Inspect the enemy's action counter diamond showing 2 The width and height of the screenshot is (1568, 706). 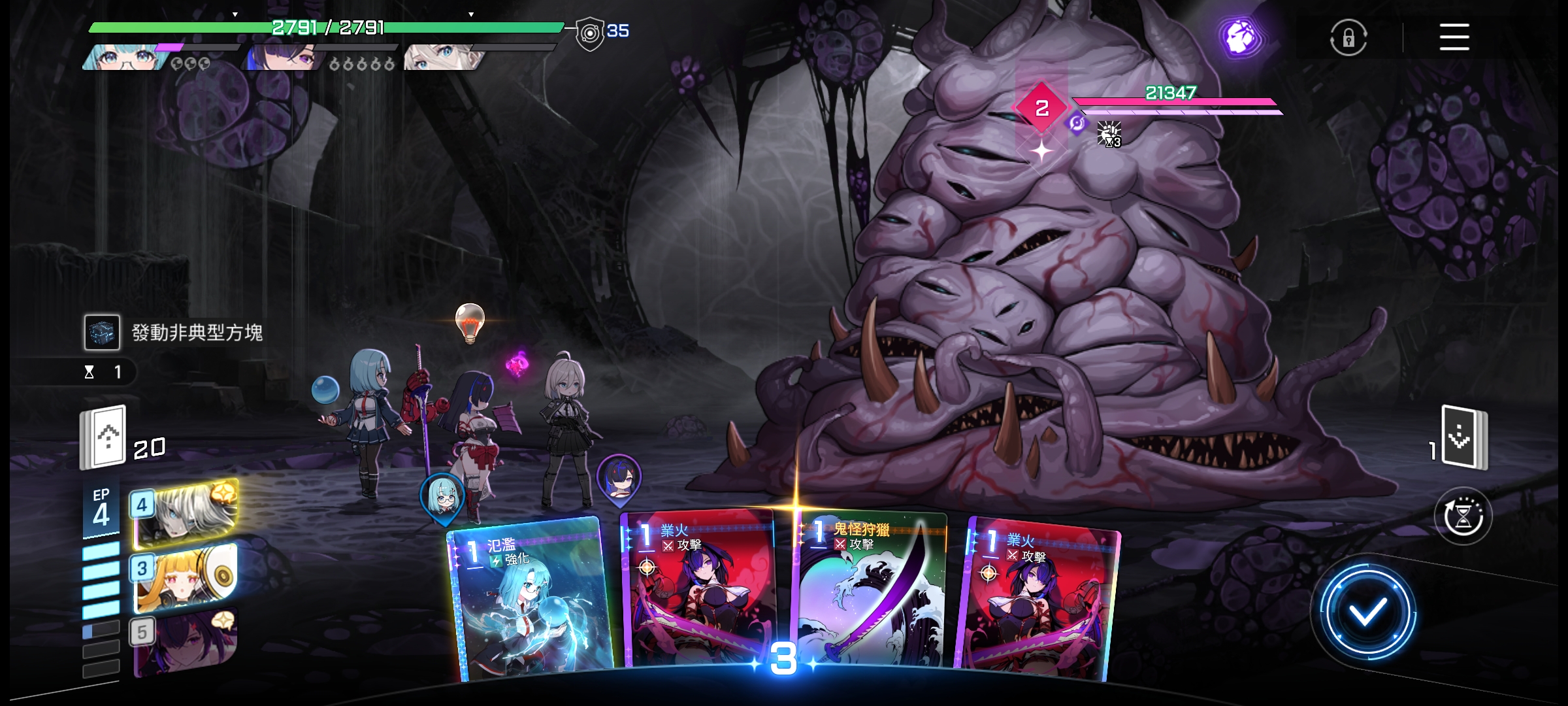tap(1041, 108)
